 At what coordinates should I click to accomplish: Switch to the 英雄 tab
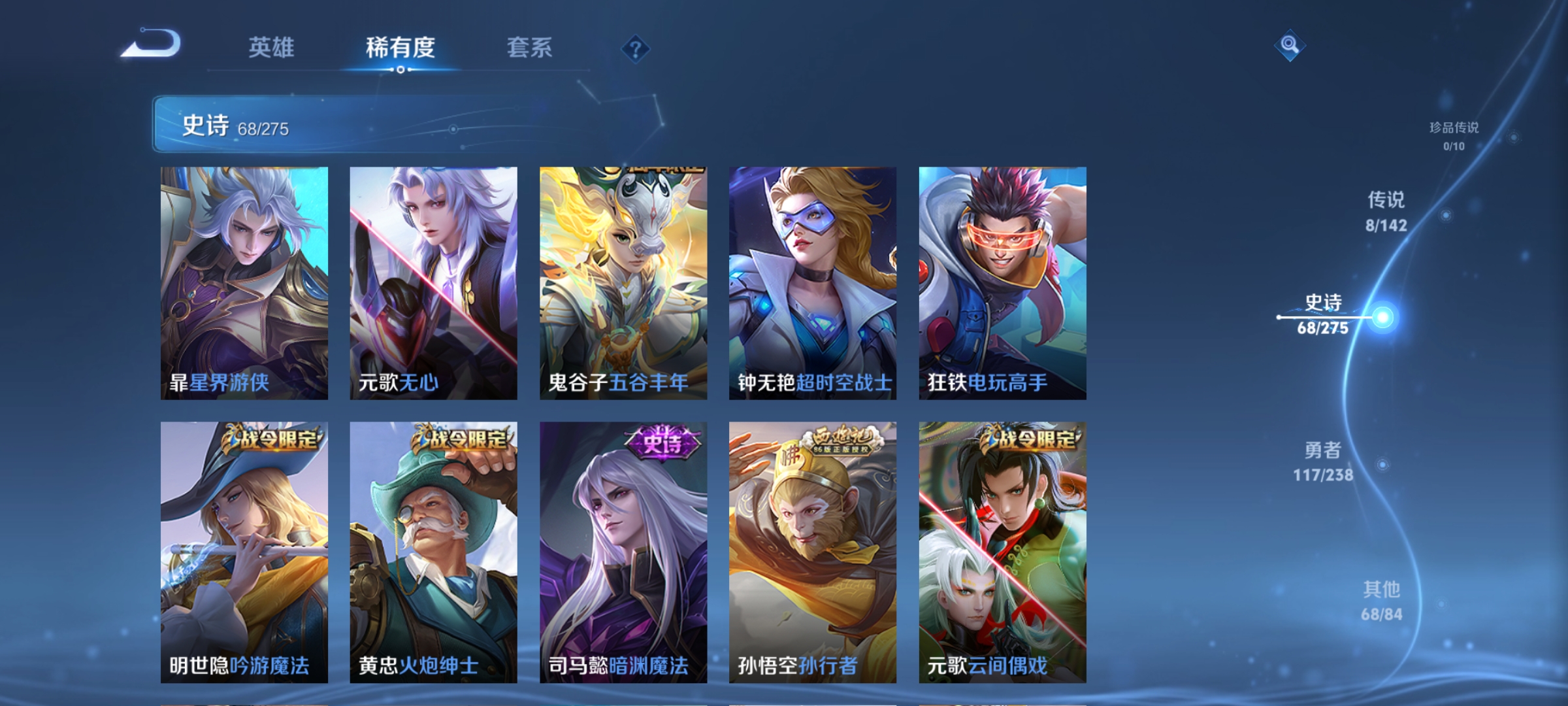271,47
